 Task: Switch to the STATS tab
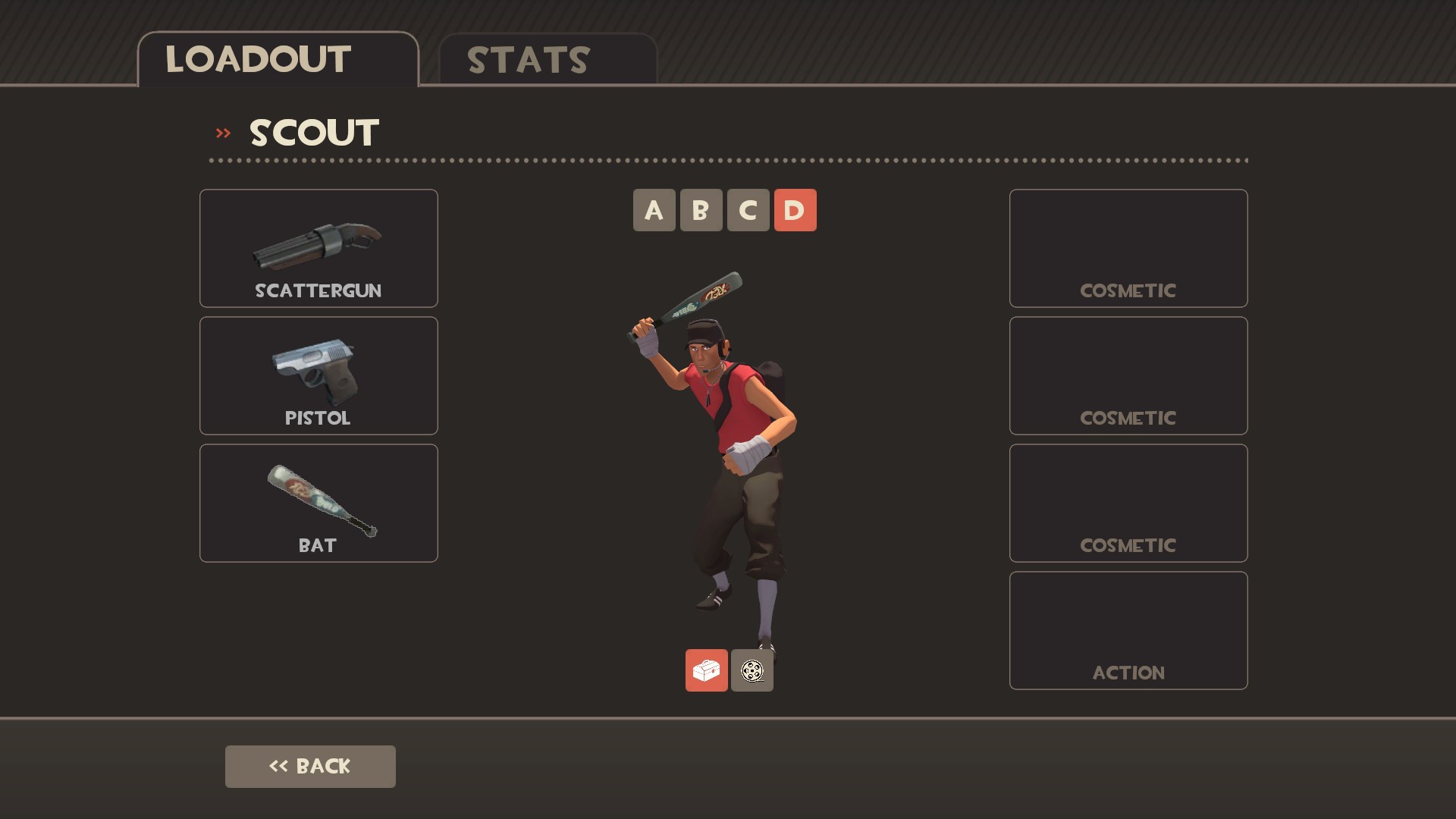tap(526, 59)
